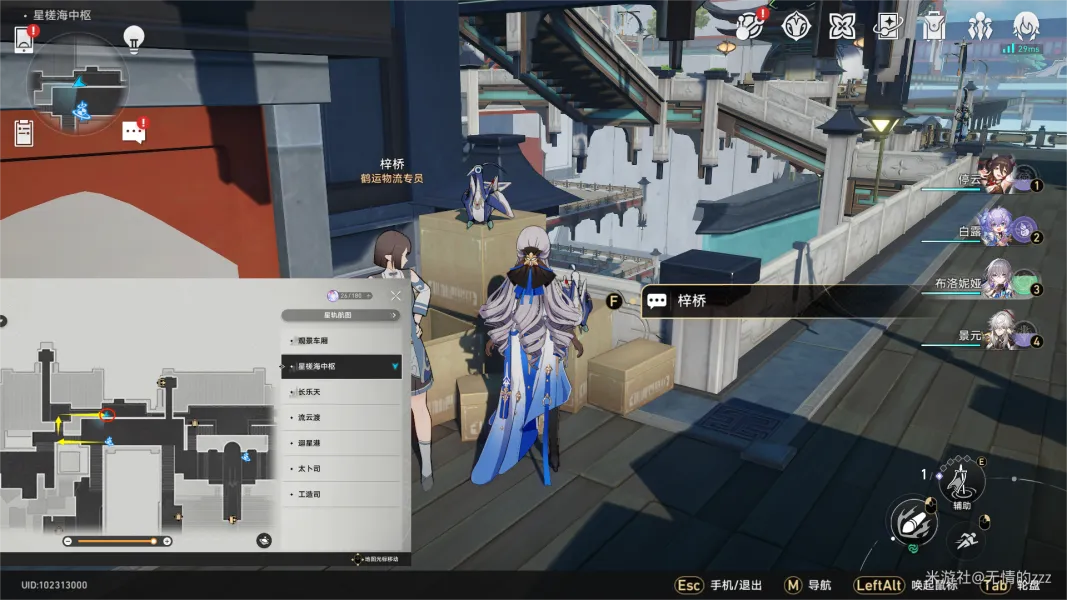The image size is (1067, 600).
Task: Zoom in the map with plus button
Action: click(x=167, y=541)
